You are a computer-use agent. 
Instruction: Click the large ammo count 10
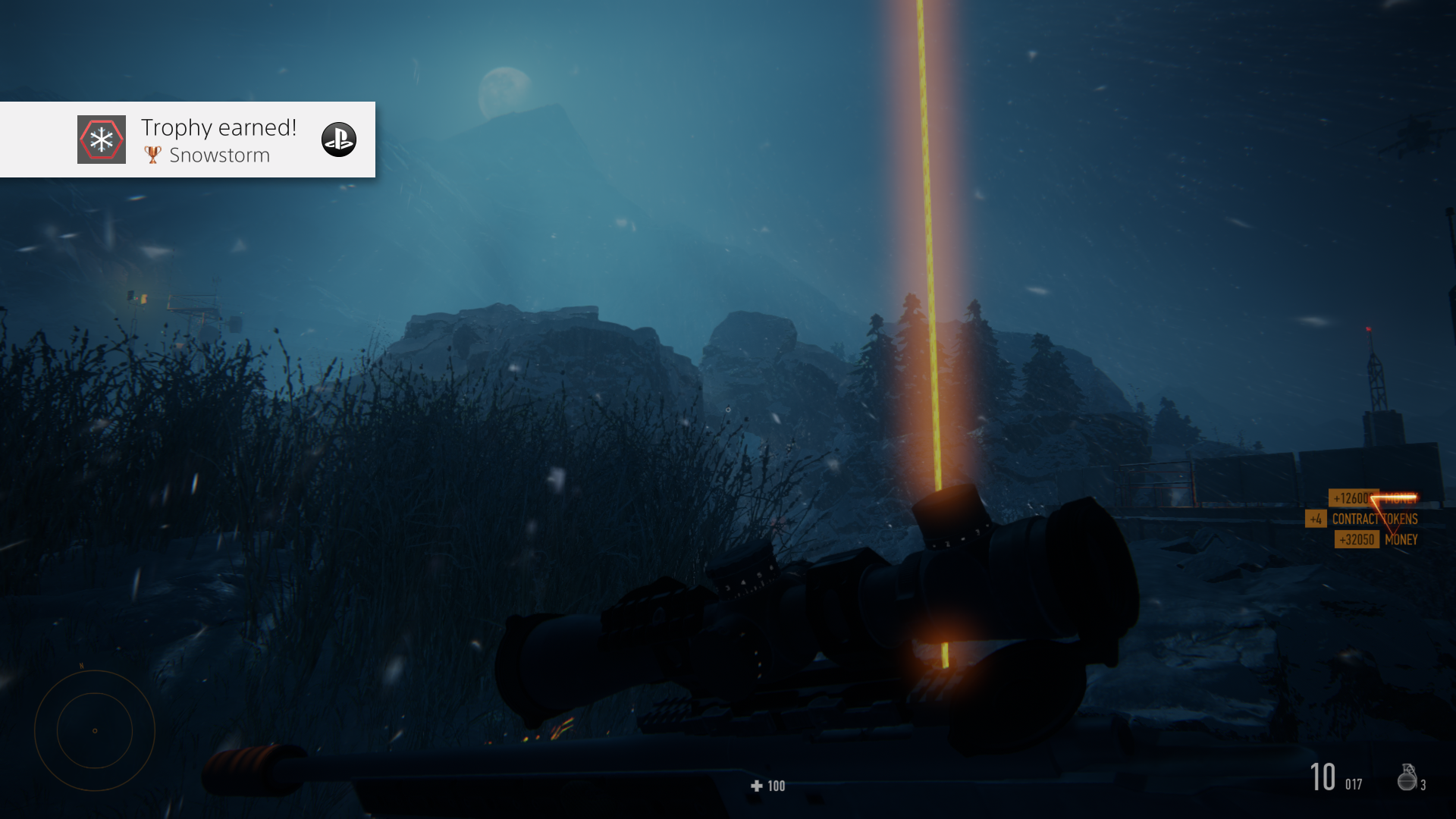(x=1325, y=777)
